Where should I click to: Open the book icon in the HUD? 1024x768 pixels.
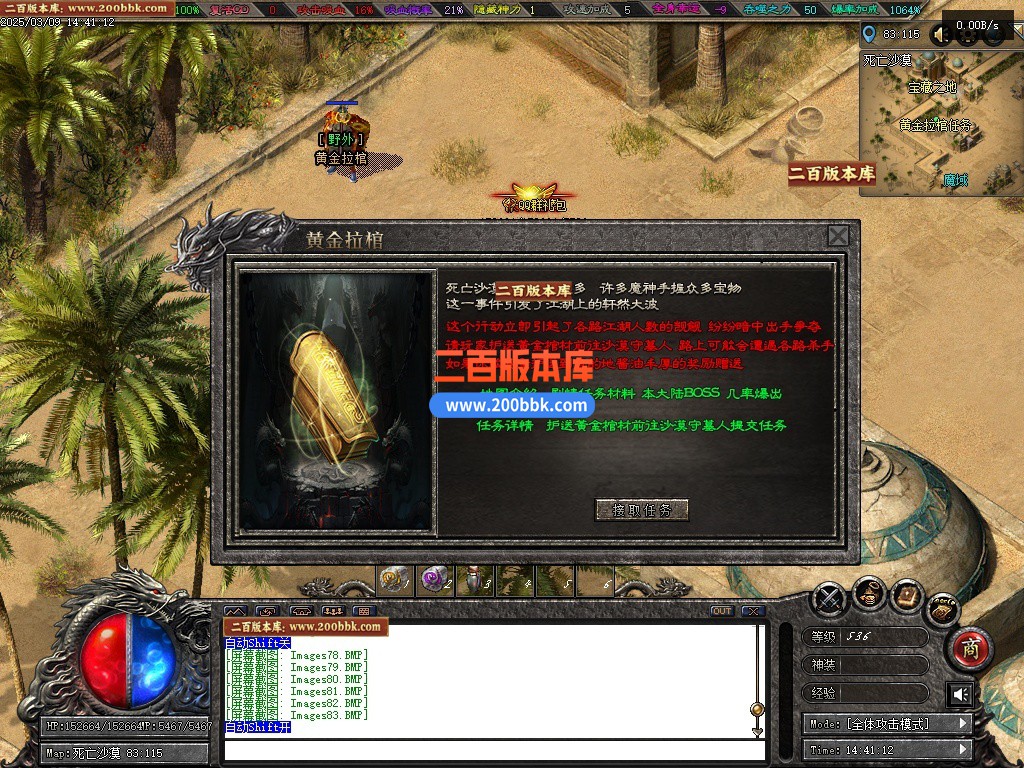click(x=906, y=595)
